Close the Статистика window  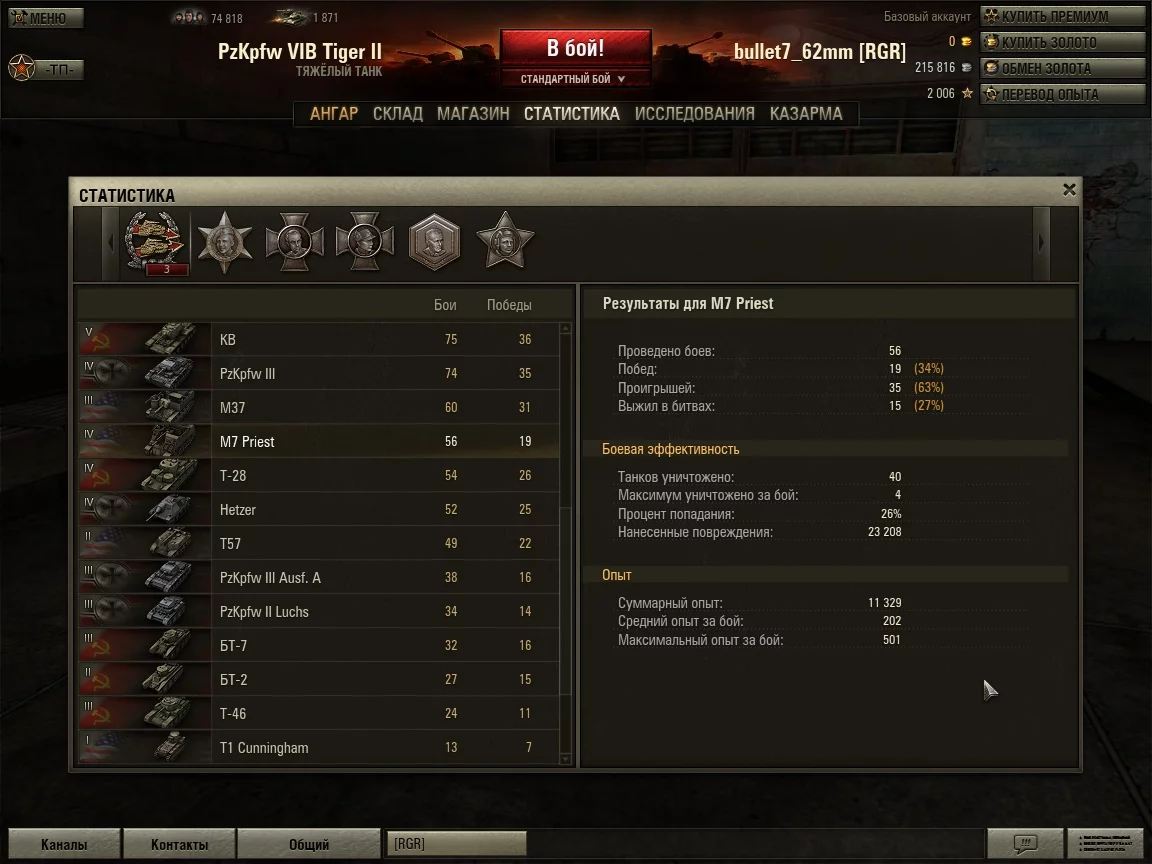1069,189
